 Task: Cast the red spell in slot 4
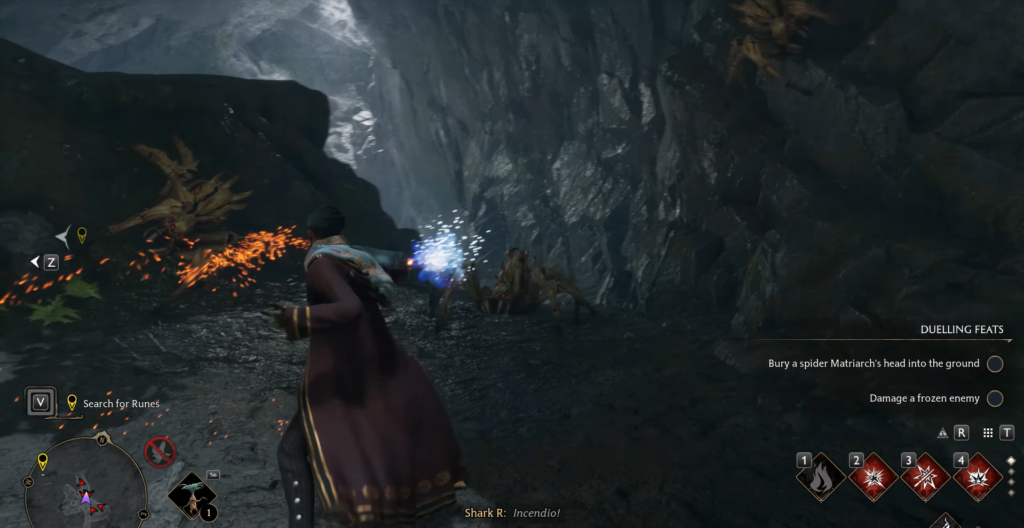(x=979, y=478)
